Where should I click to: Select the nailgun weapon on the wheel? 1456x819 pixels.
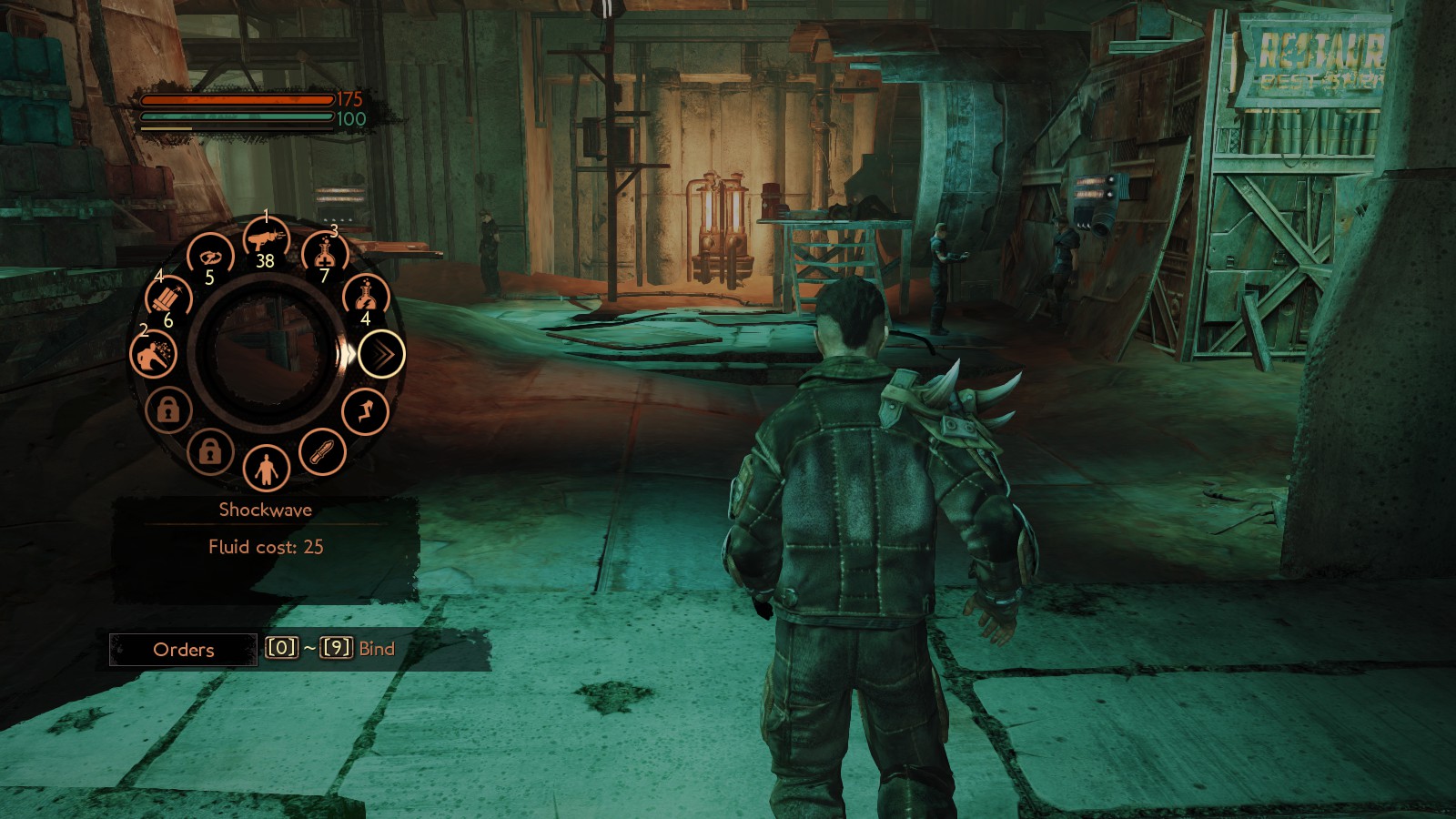(x=266, y=240)
